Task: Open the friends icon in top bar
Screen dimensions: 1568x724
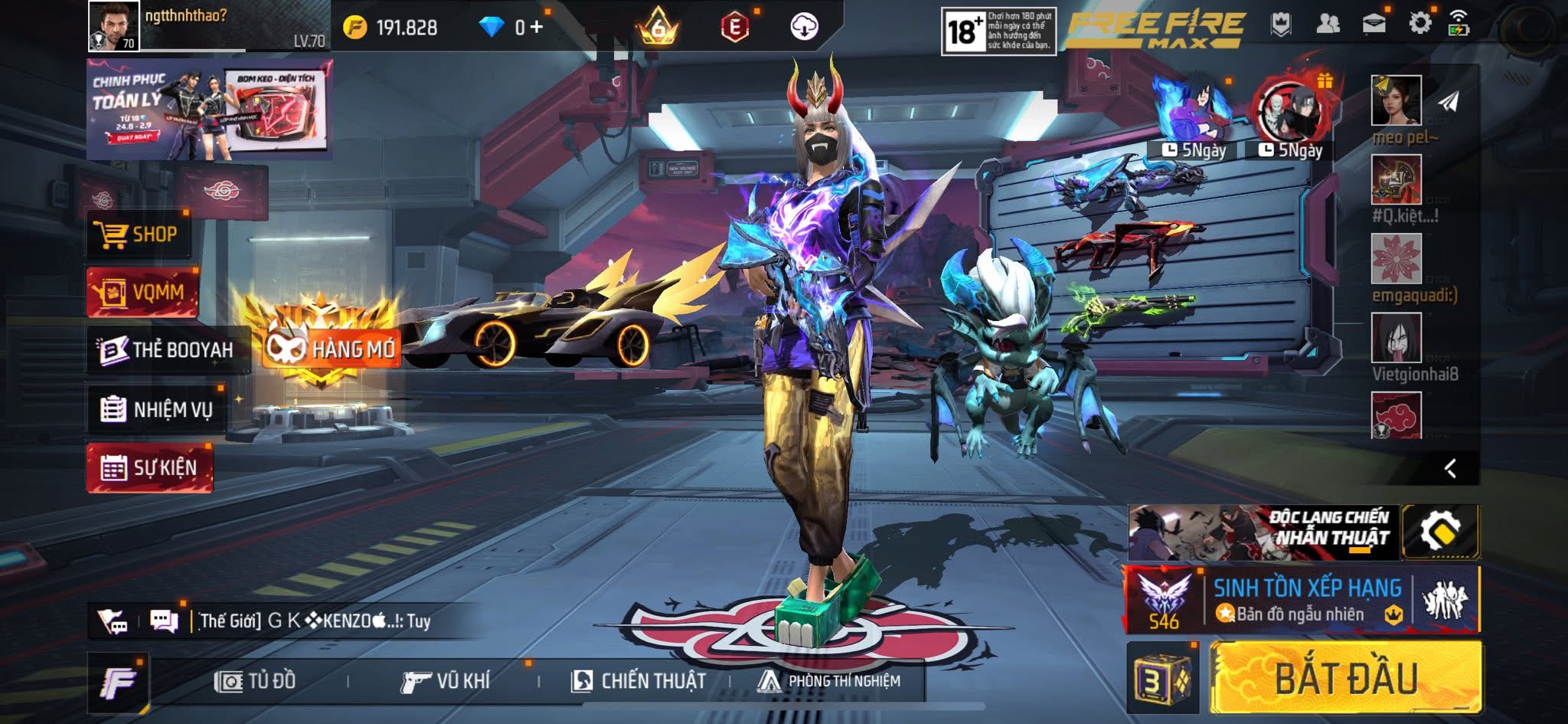Action: coord(1328,24)
